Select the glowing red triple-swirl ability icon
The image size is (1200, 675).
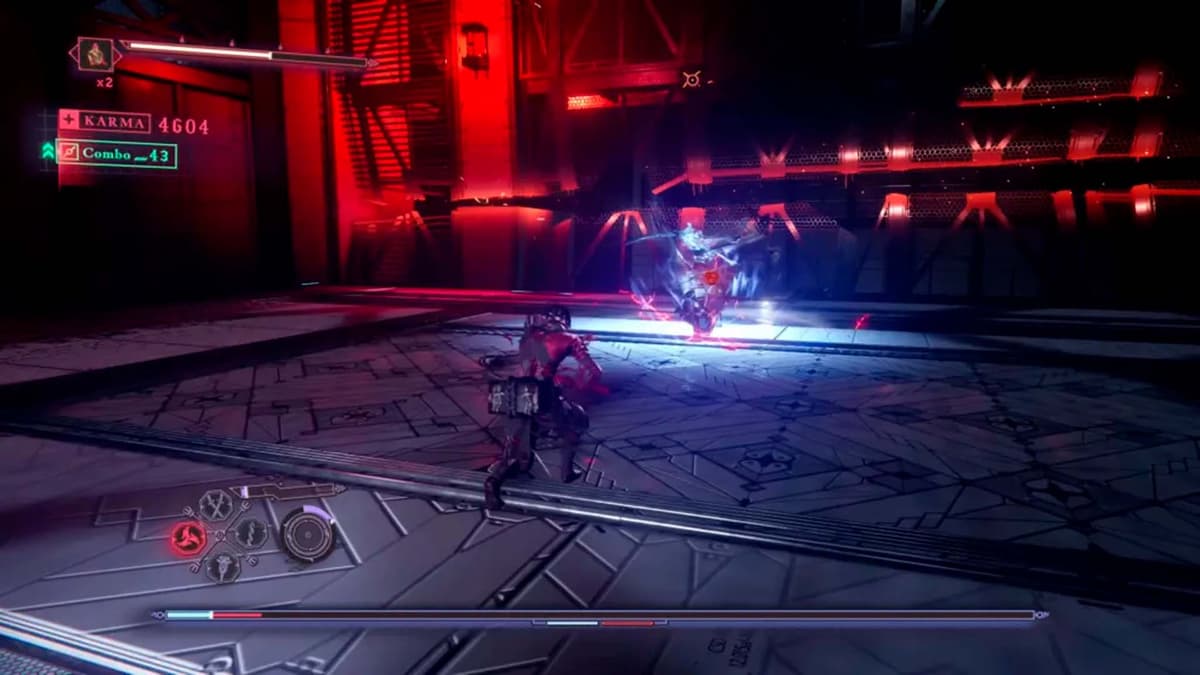tap(188, 538)
